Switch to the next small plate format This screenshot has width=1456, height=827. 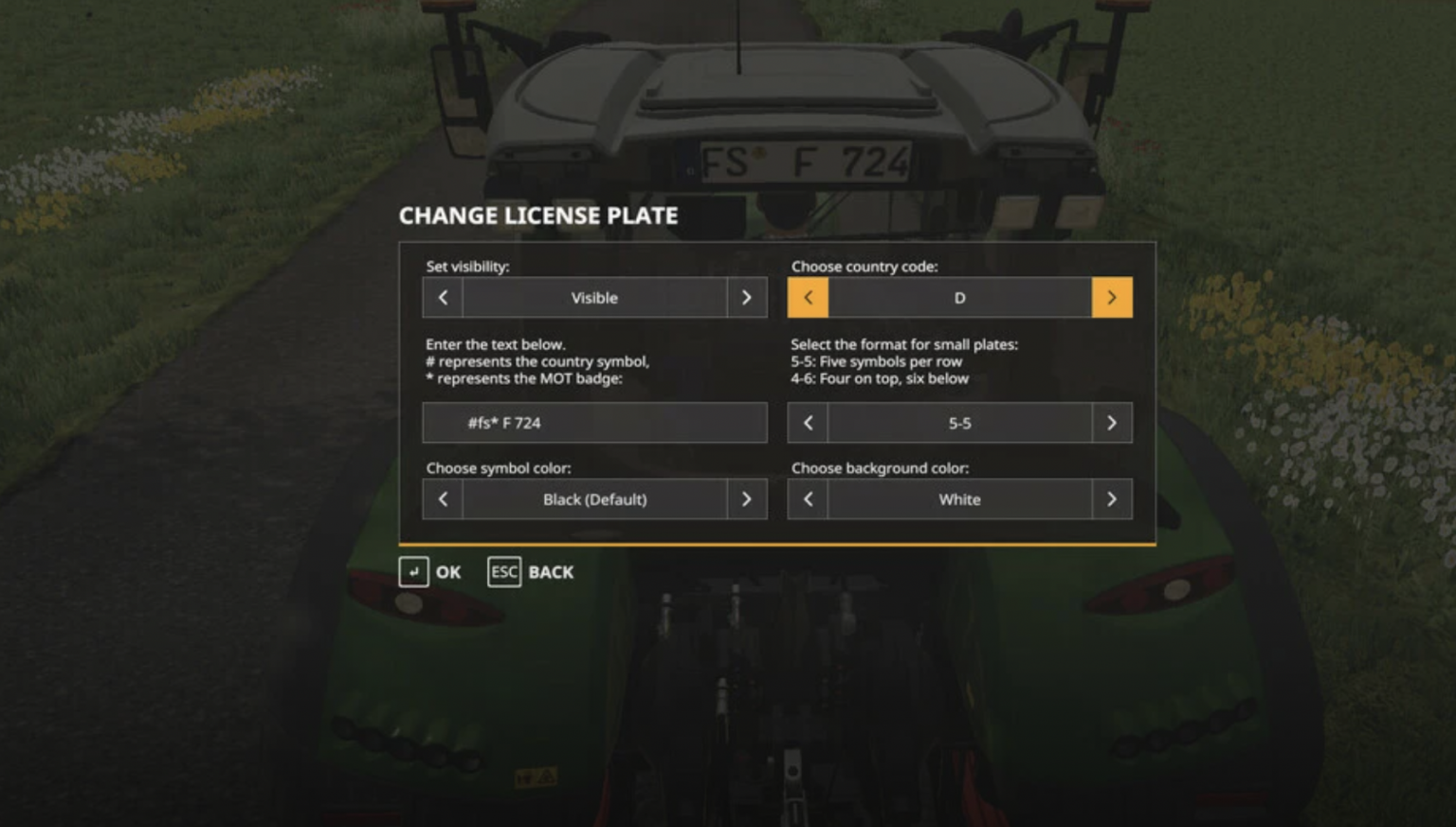(1112, 423)
